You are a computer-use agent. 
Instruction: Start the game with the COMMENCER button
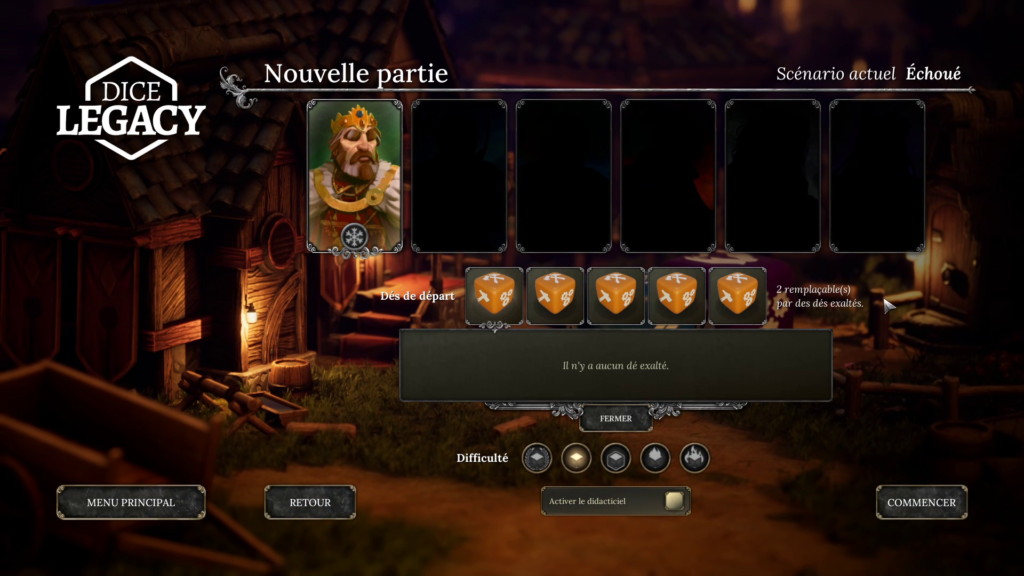(x=921, y=502)
